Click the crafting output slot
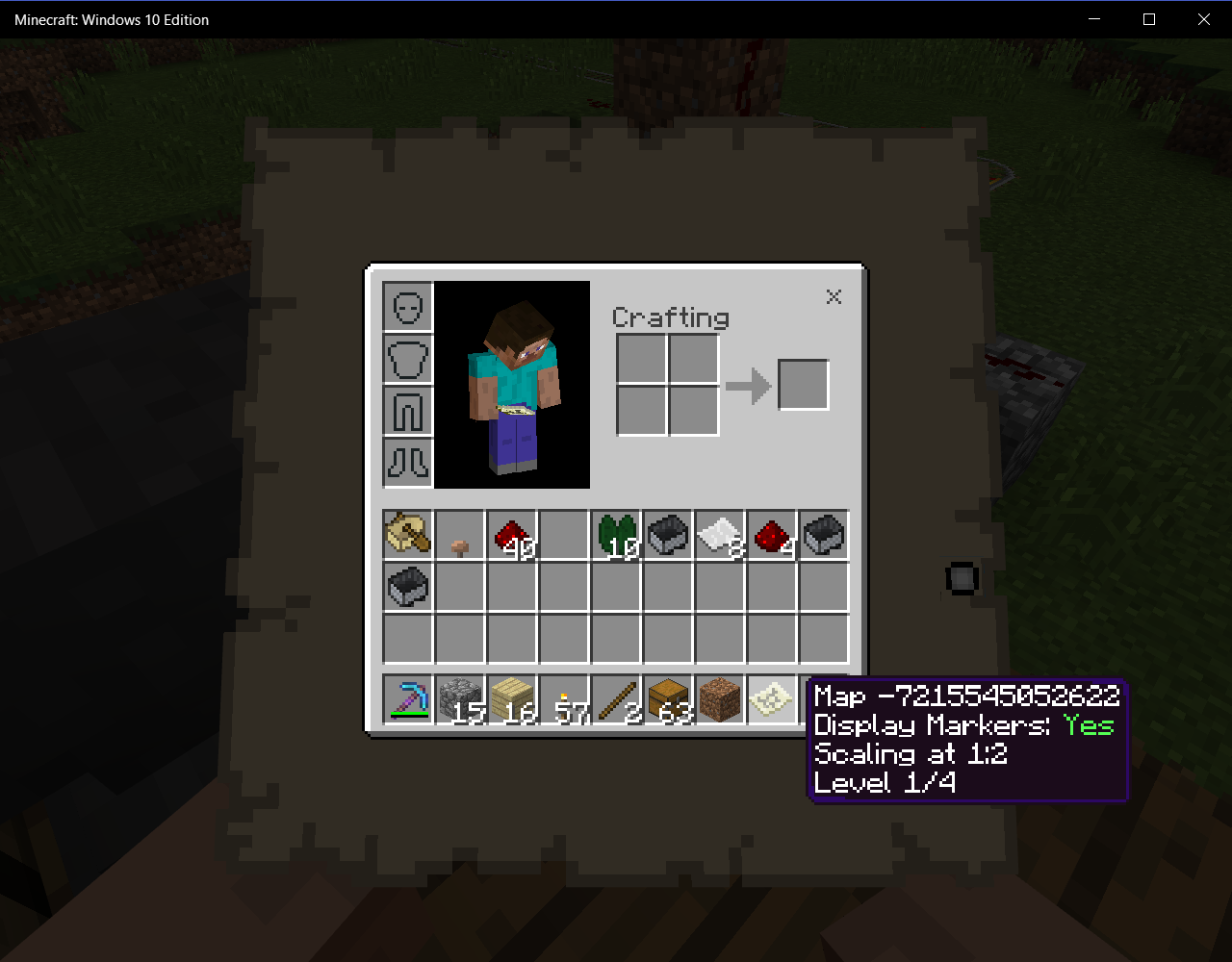 804,385
